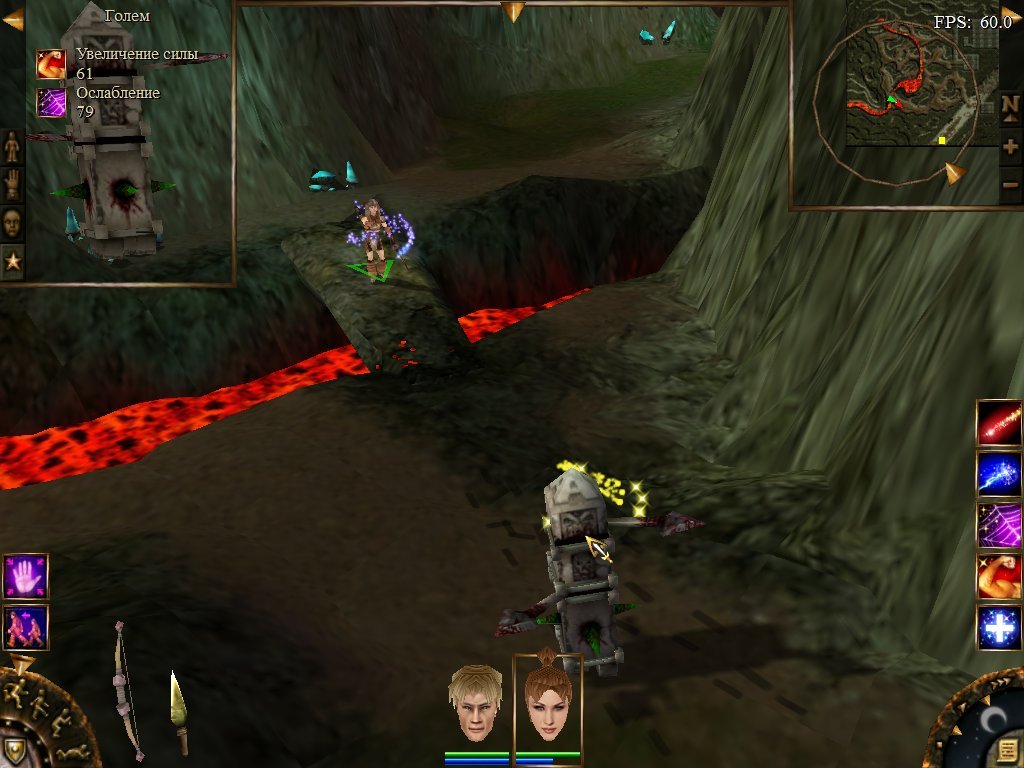Viewport: 1024px width, 768px height.
Task: Choose the star tab
Action: pos(12,261)
